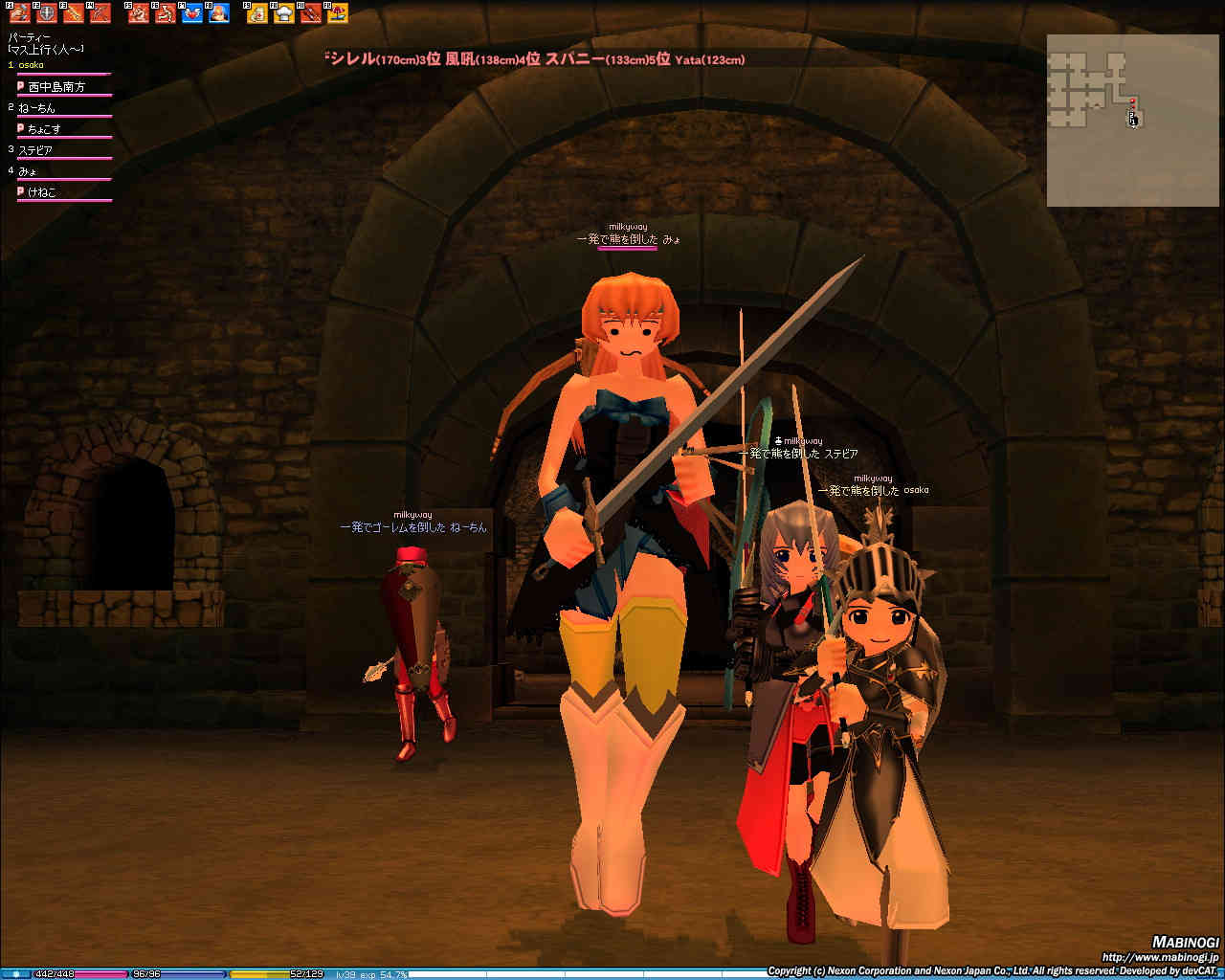Activate the F5 hotkey skill
The width and height of the screenshot is (1225, 980).
point(139,13)
